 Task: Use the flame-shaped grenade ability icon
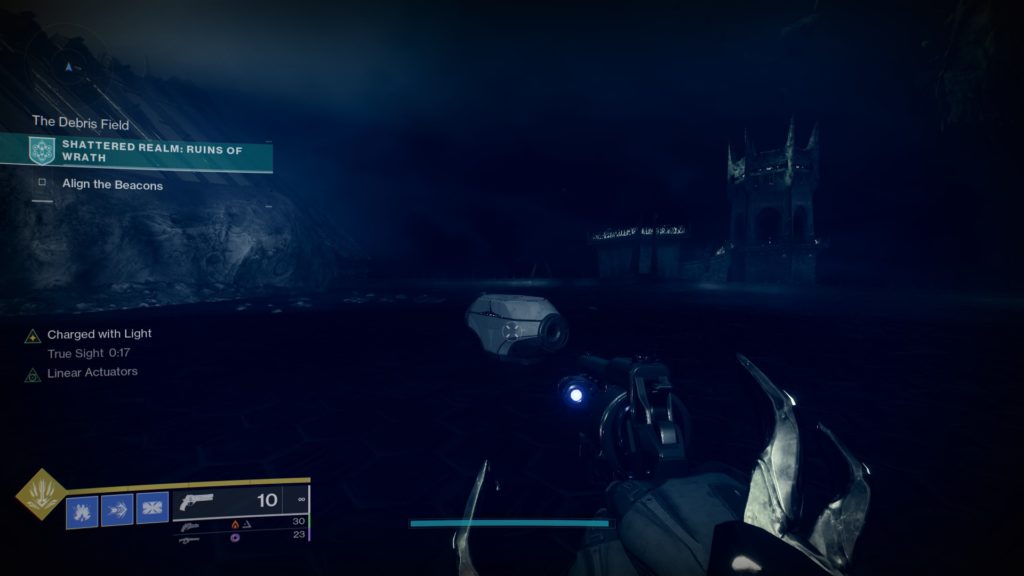[81, 510]
